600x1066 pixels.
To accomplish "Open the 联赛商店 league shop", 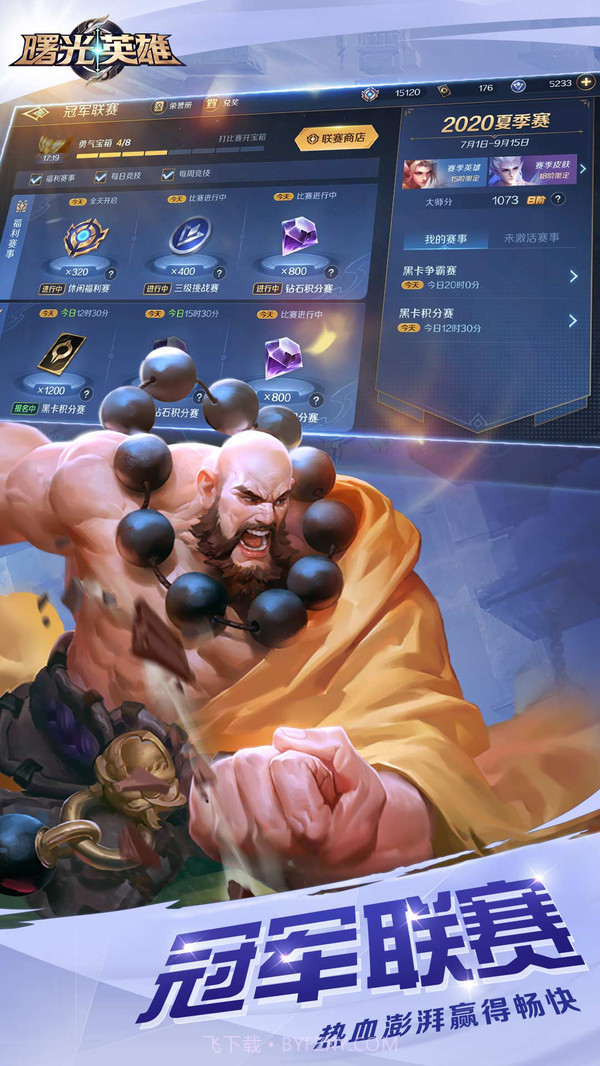I will pos(329,139).
